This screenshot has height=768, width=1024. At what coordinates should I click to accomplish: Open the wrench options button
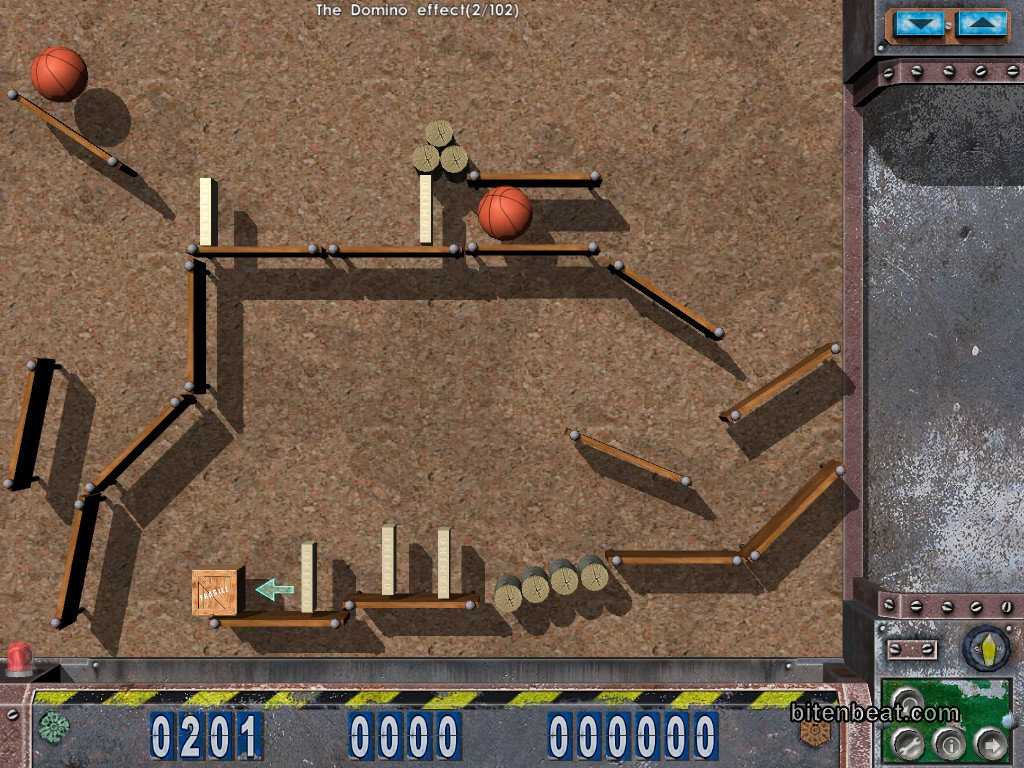[x=908, y=743]
